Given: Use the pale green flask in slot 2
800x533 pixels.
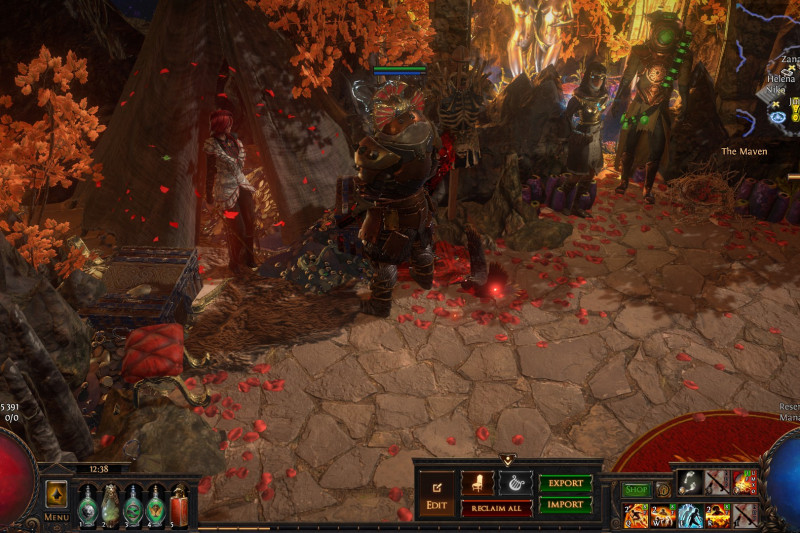Looking at the screenshot, I should [110, 504].
